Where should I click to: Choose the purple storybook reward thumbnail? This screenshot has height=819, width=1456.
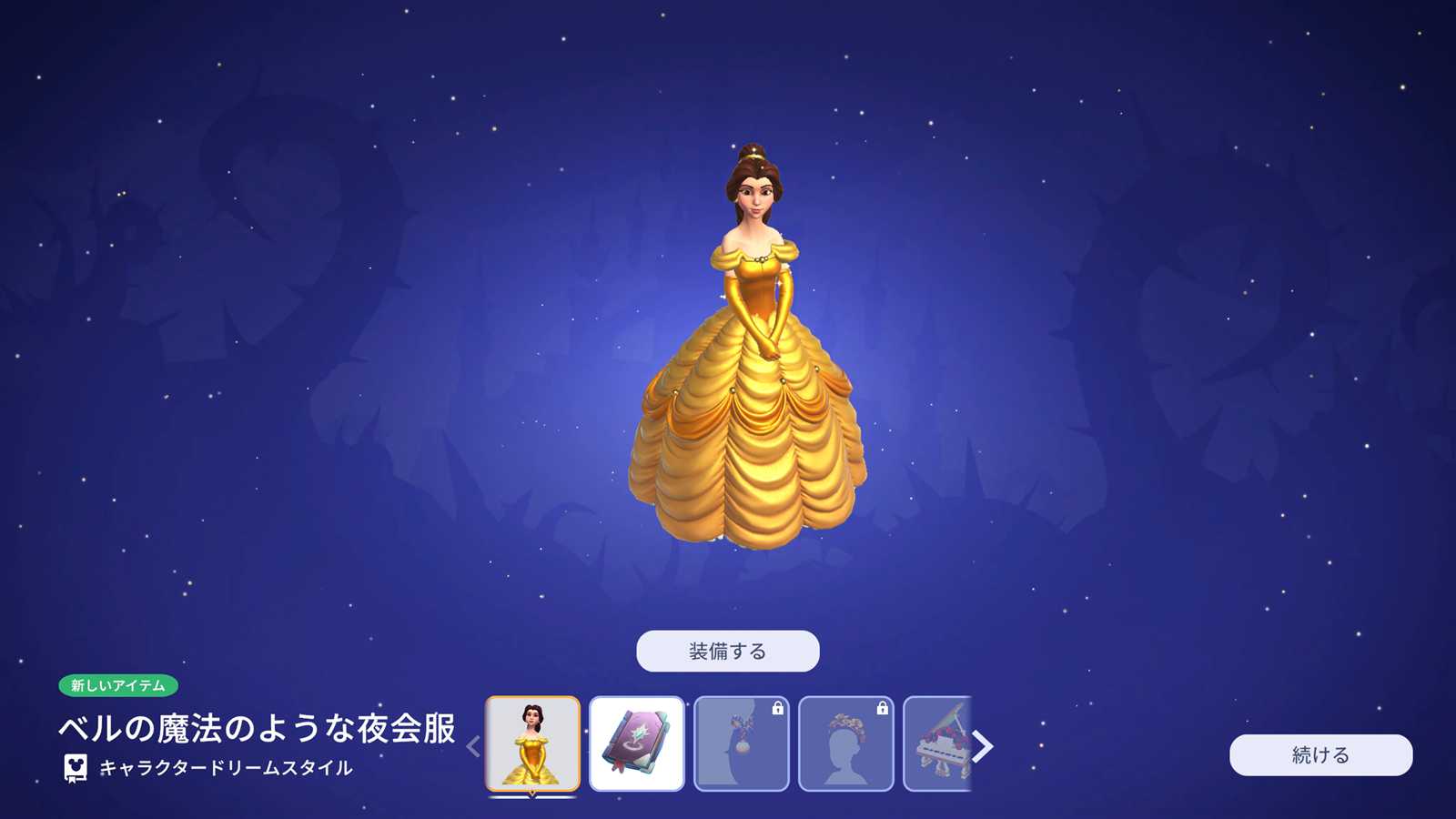pos(636,743)
